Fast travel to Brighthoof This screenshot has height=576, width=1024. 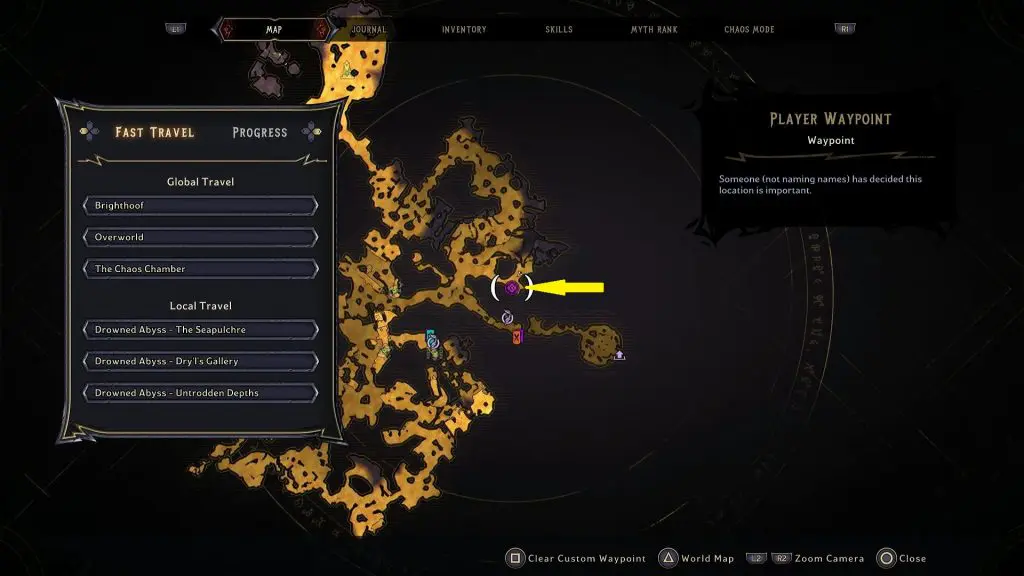coord(201,205)
